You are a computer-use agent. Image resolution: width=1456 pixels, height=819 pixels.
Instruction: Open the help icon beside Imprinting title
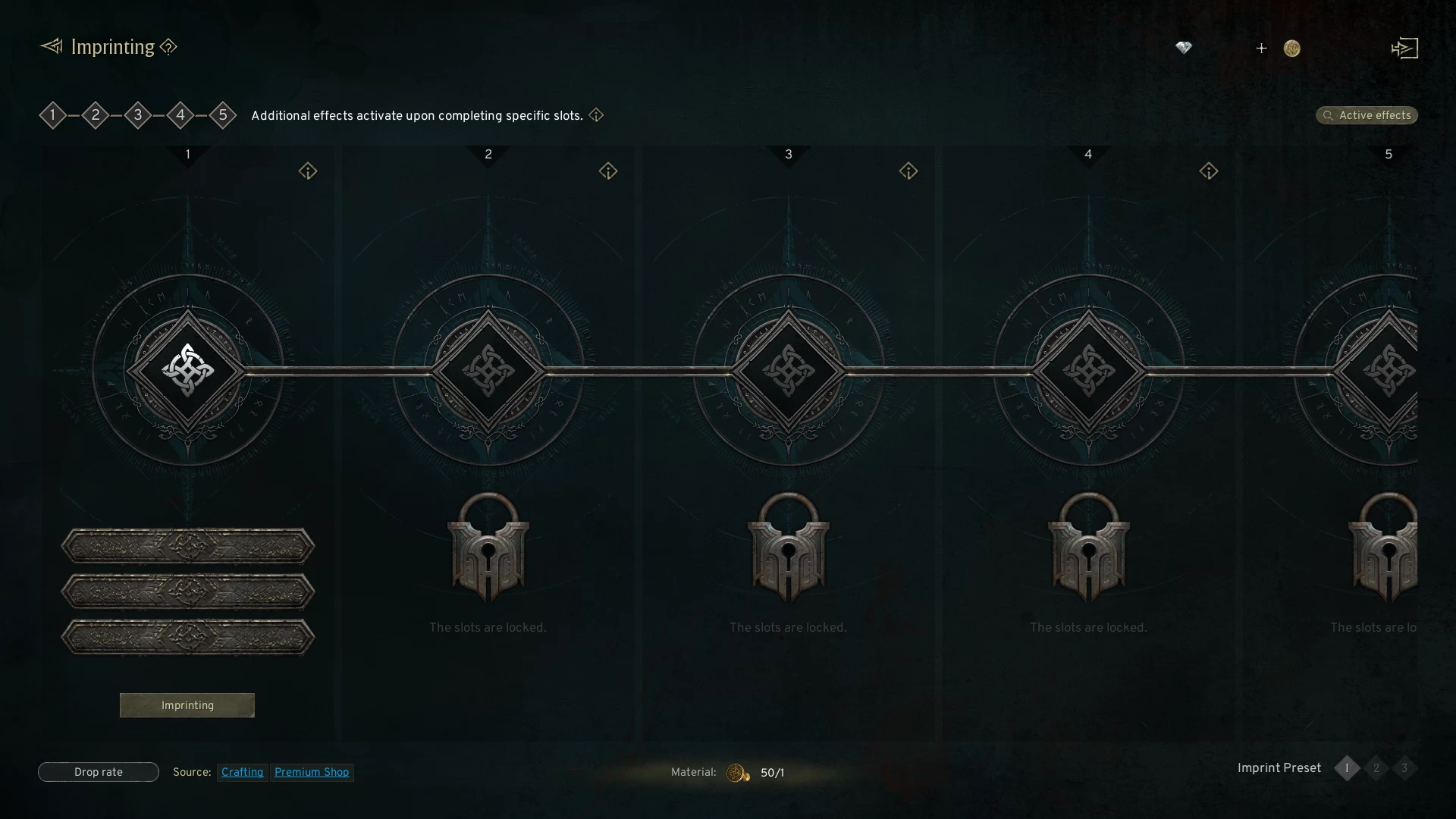click(x=168, y=47)
